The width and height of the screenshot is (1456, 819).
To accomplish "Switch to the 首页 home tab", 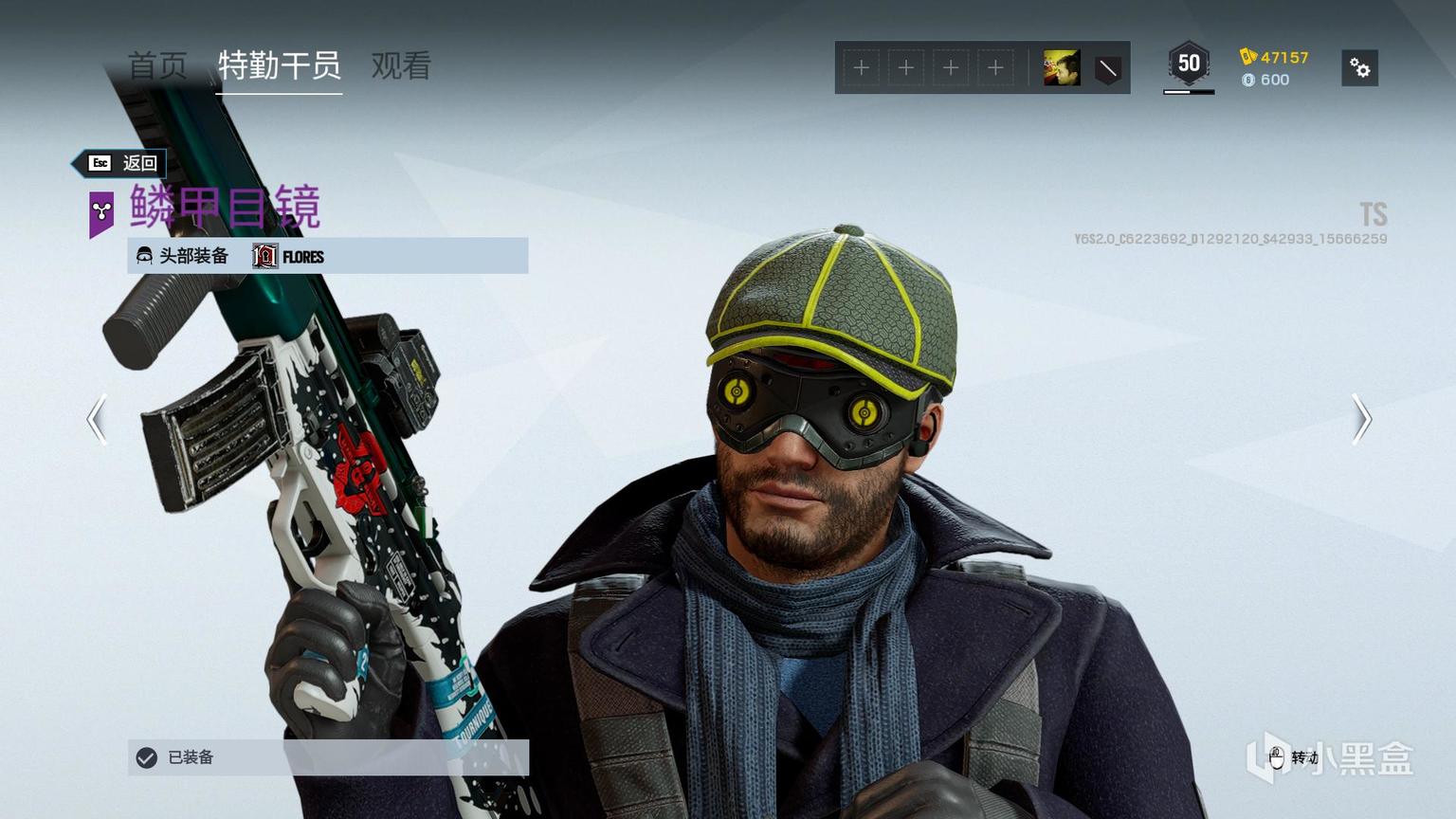I will click(157, 66).
